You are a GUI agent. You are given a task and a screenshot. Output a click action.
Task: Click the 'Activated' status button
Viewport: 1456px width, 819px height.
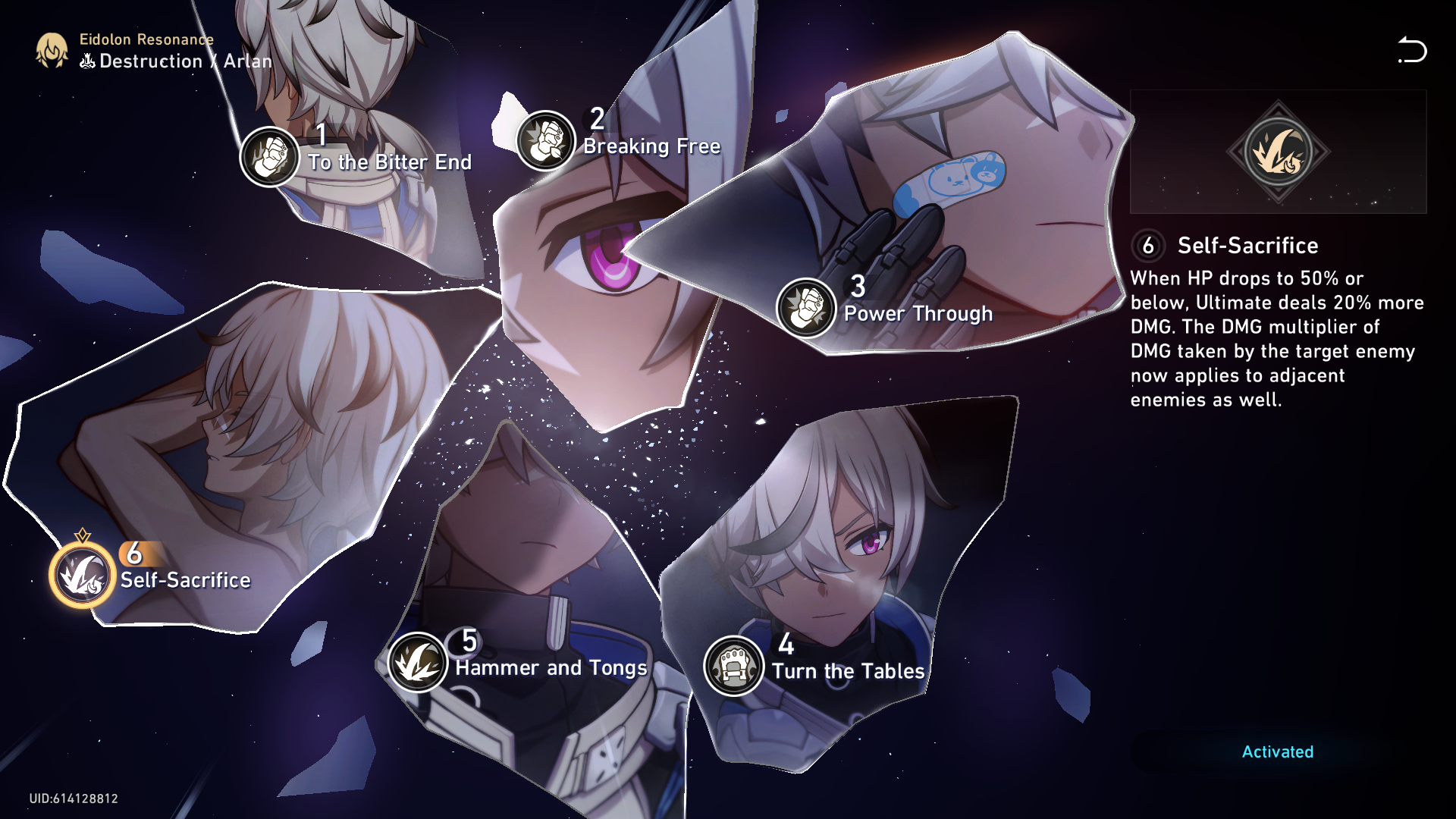tap(1277, 752)
